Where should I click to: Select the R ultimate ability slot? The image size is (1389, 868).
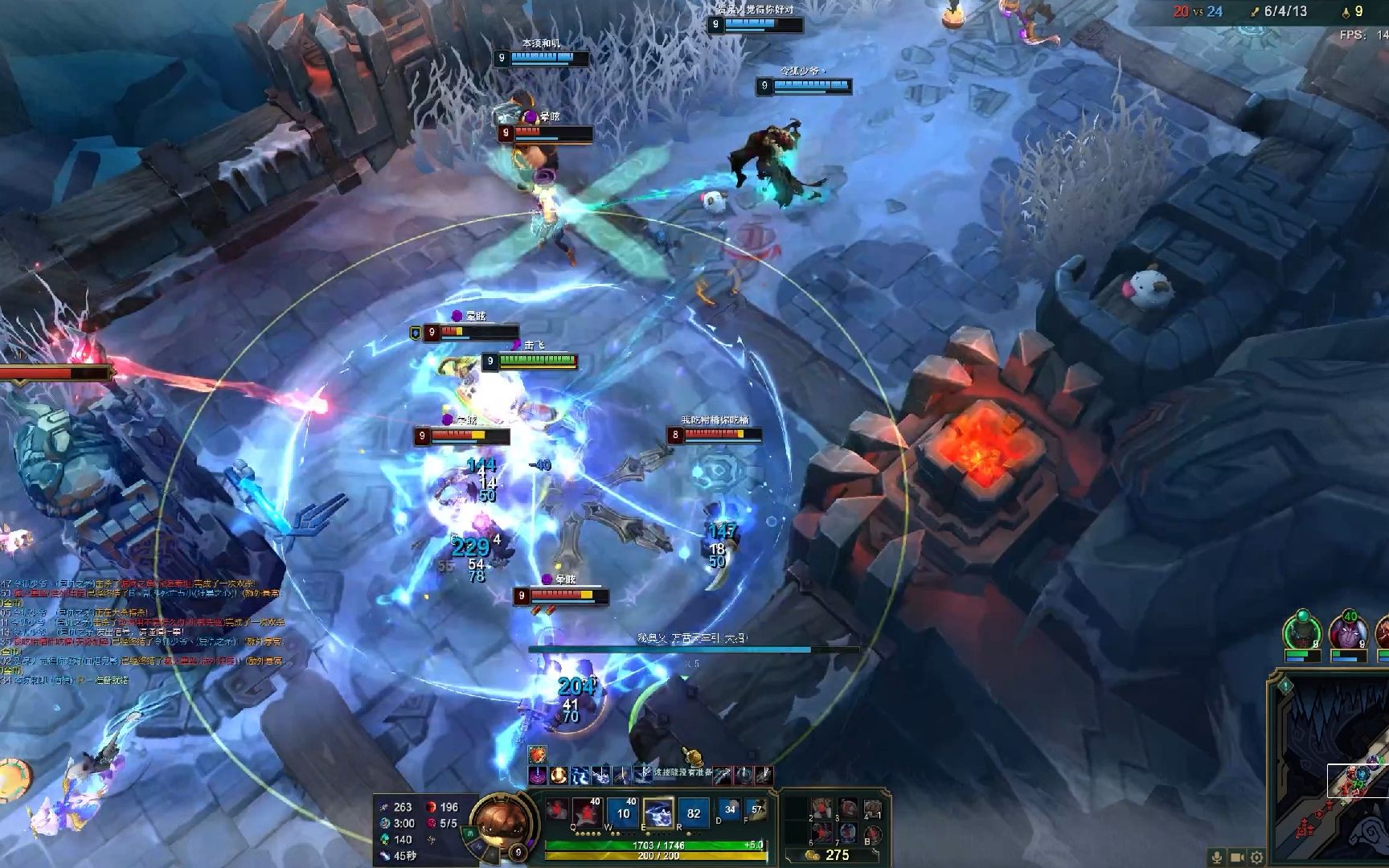coord(693,813)
